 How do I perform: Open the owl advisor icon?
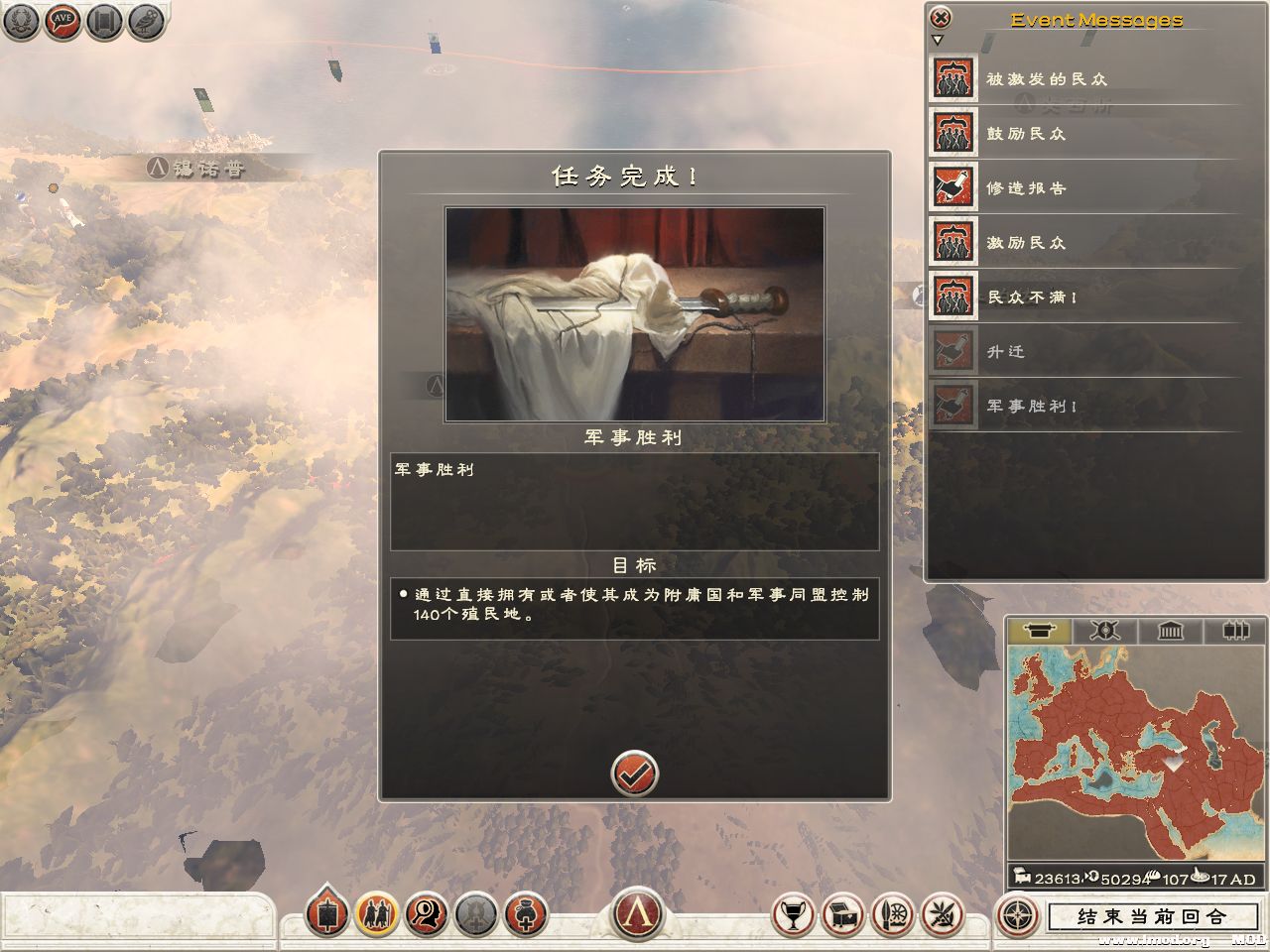(x=145, y=20)
